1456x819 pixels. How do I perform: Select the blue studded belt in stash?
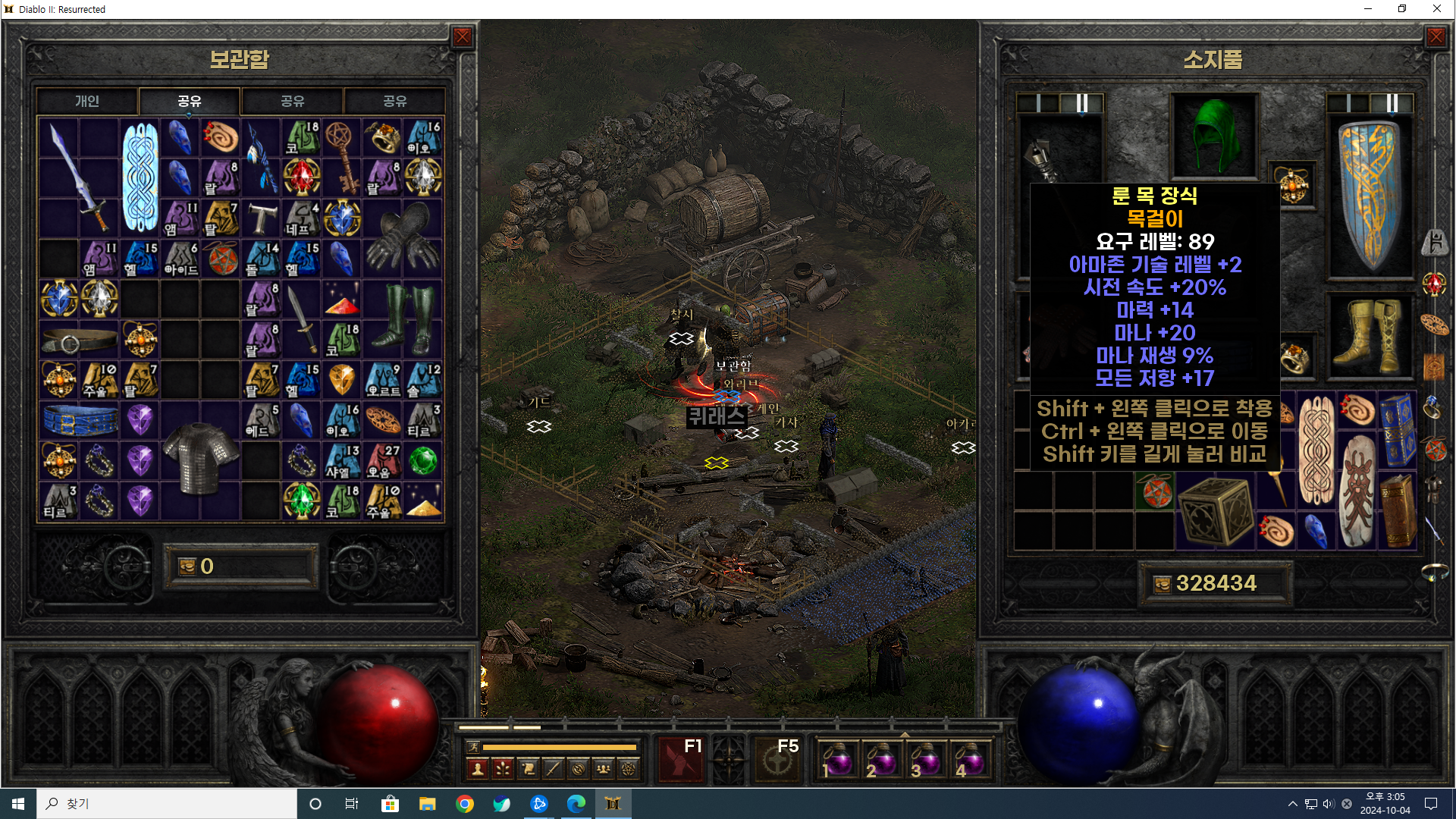pyautogui.click(x=80, y=420)
